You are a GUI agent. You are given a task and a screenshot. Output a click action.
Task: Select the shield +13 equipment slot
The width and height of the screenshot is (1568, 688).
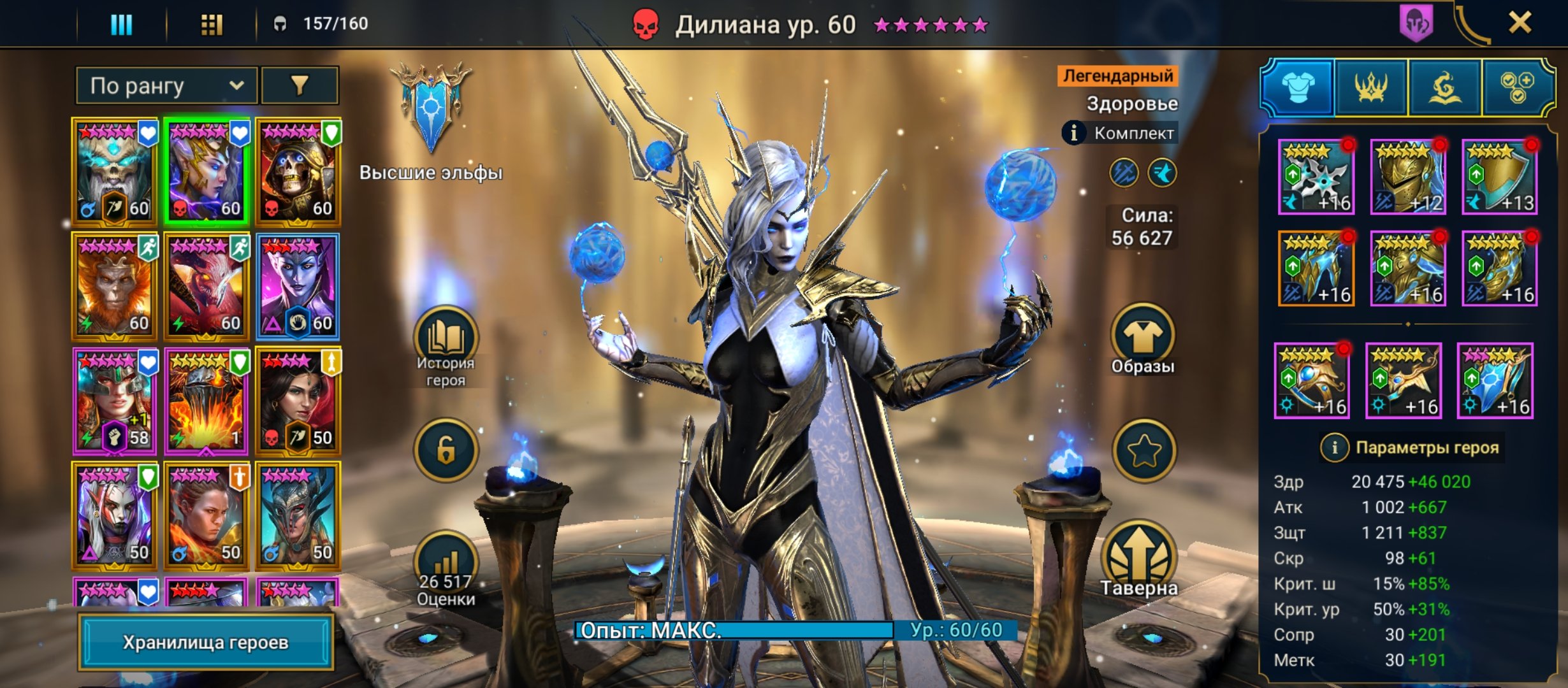point(1499,177)
